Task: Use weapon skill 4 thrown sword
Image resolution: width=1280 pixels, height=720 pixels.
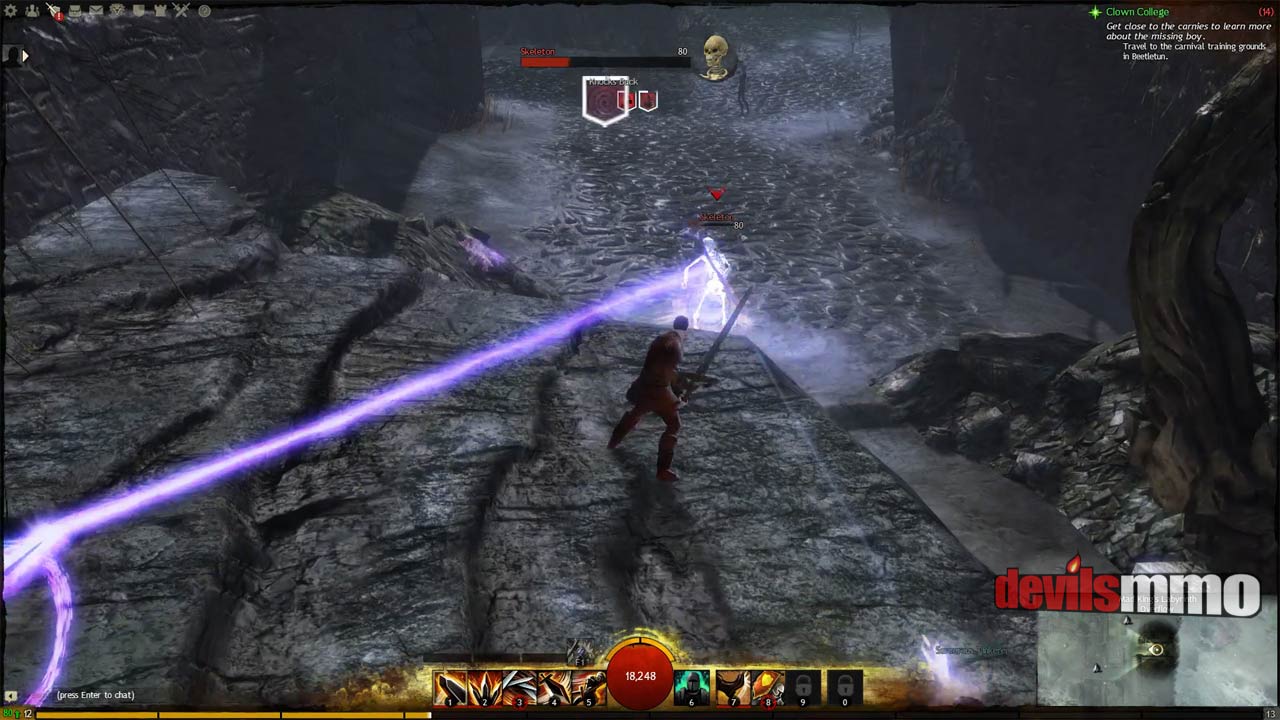Action: point(555,688)
